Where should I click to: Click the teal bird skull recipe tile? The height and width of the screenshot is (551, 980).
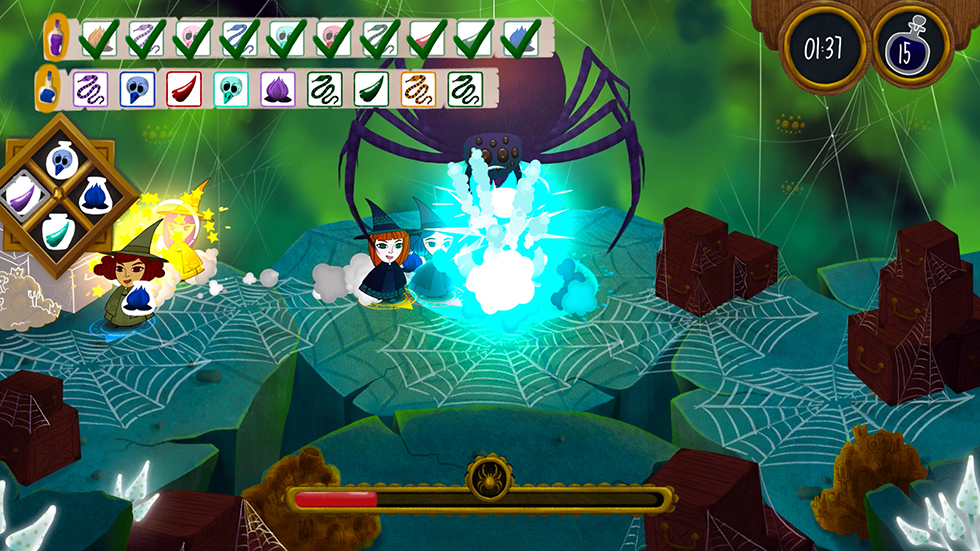pyautogui.click(x=229, y=88)
